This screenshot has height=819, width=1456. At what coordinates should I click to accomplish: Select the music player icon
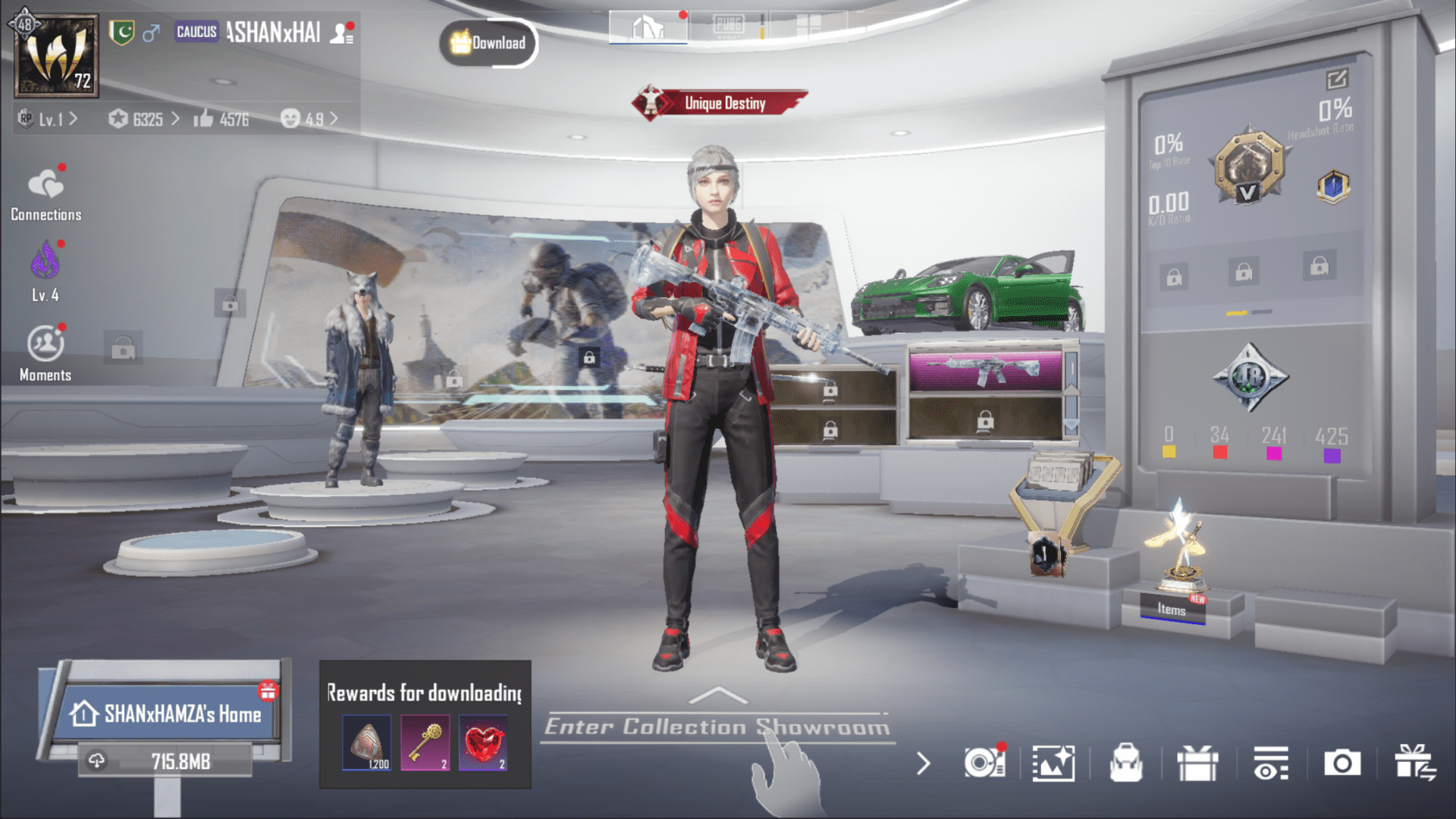984,764
